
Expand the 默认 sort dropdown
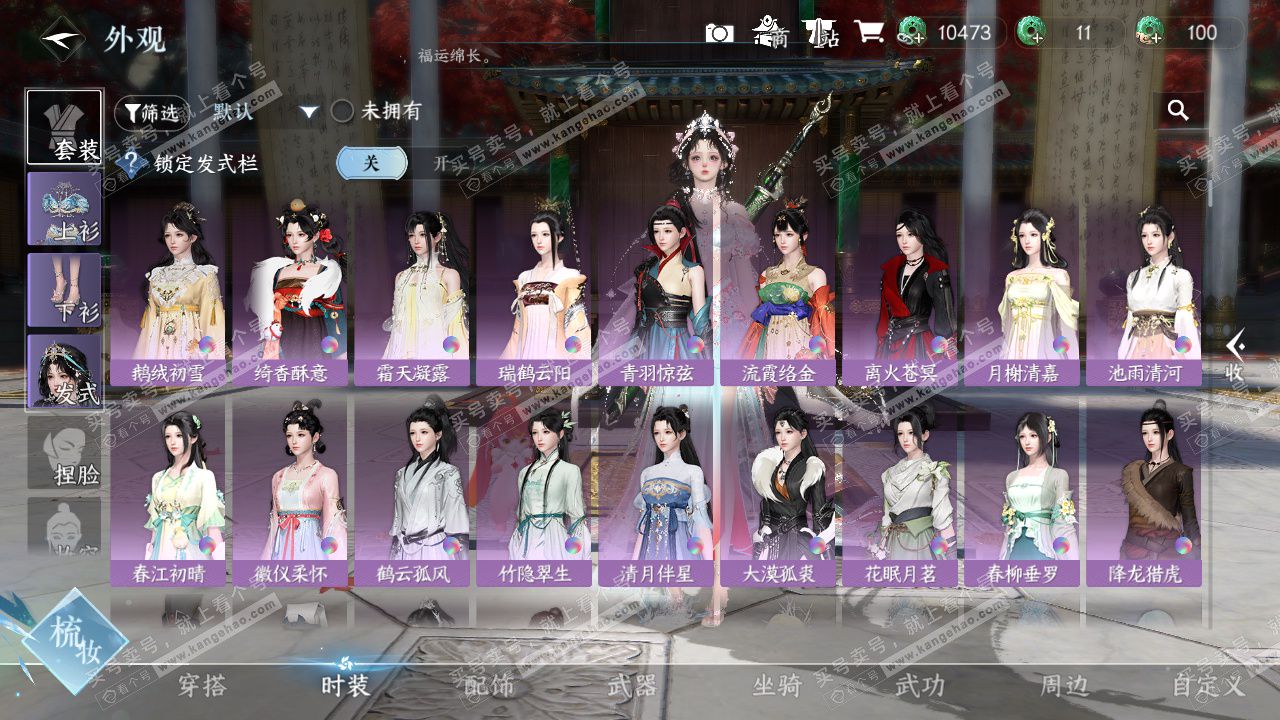(309, 112)
